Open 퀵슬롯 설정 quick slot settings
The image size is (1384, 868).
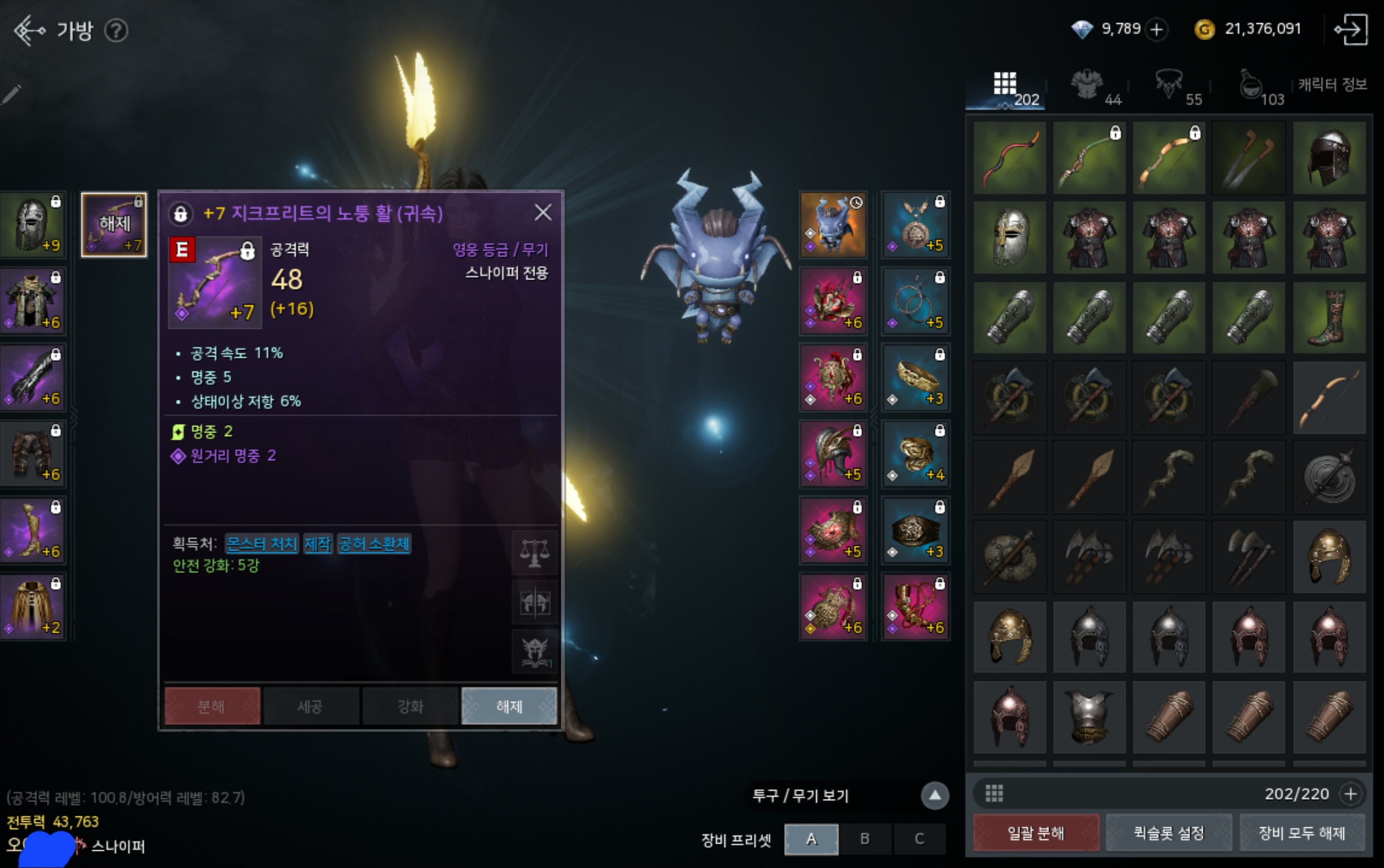coord(1169,832)
